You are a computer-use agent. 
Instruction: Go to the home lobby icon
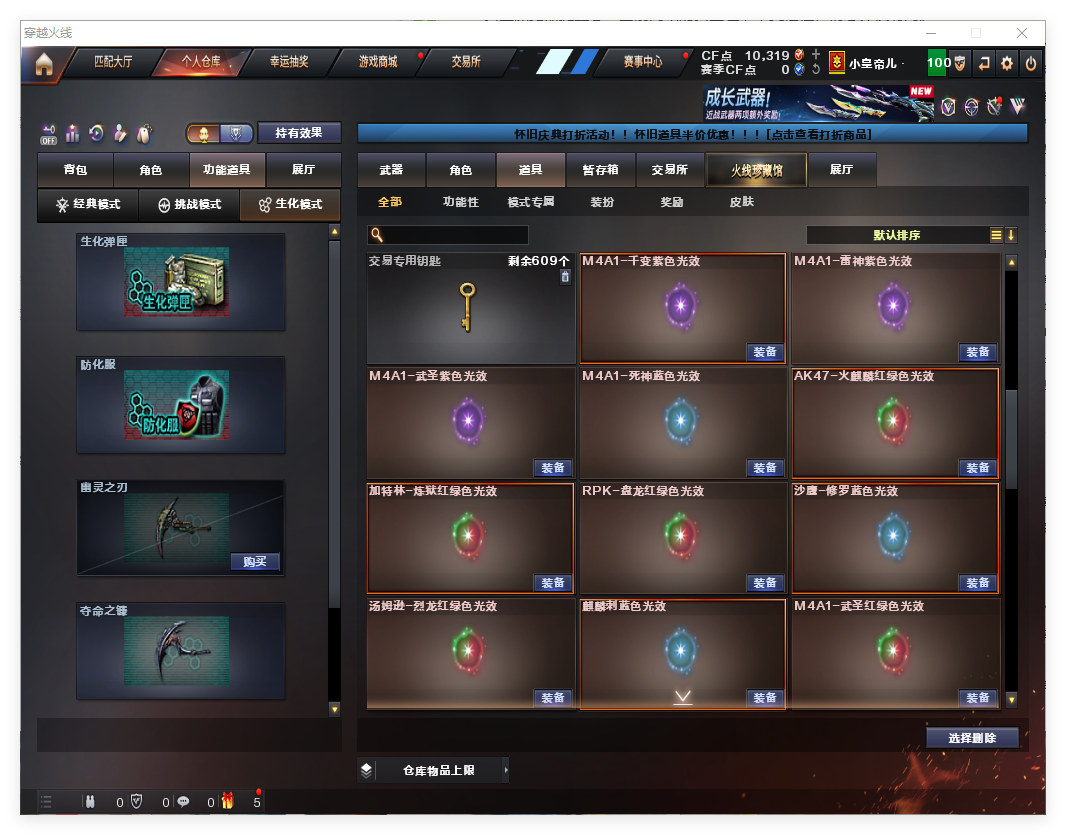pyautogui.click(x=43, y=64)
